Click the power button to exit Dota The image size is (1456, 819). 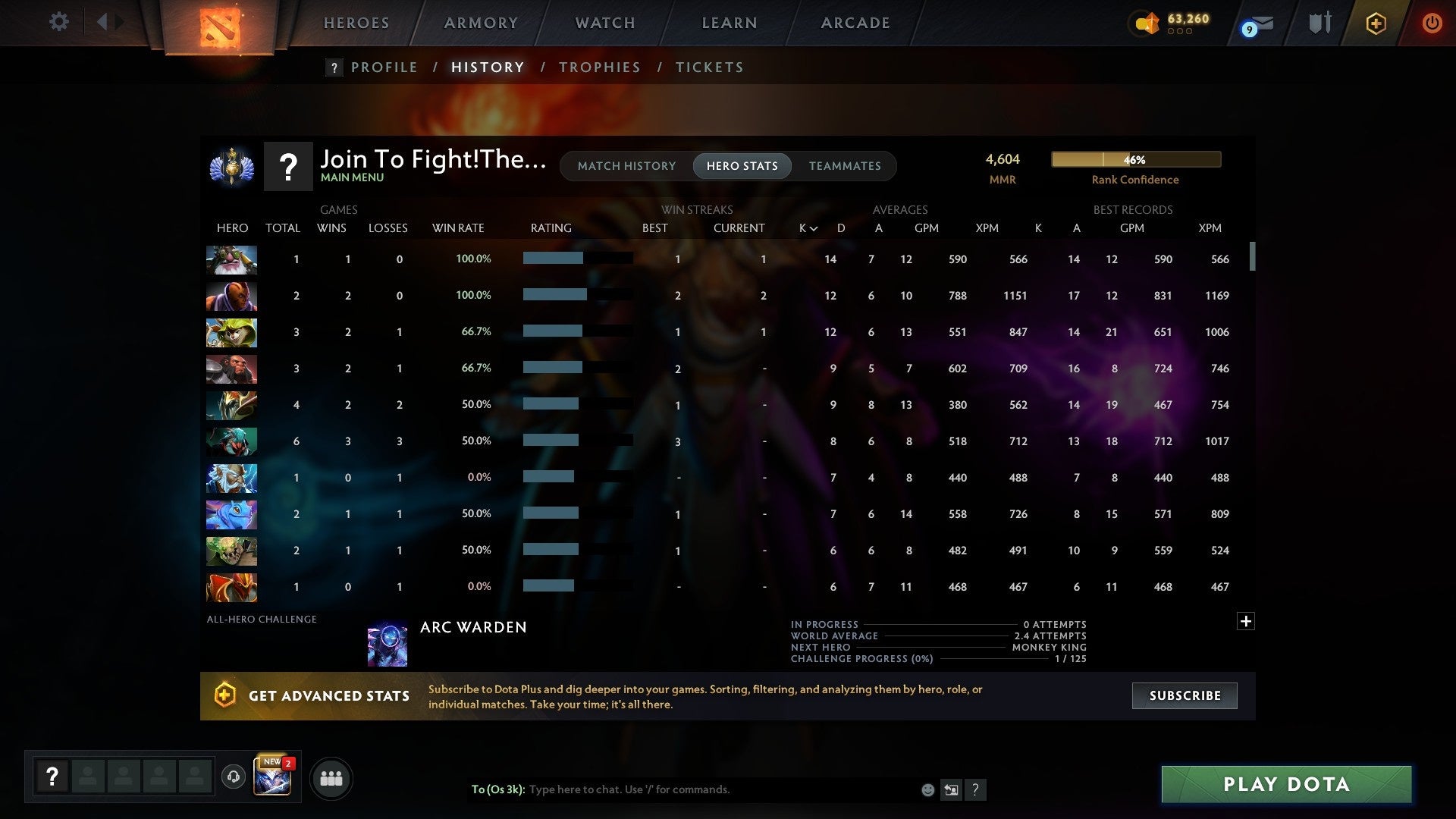(1432, 23)
